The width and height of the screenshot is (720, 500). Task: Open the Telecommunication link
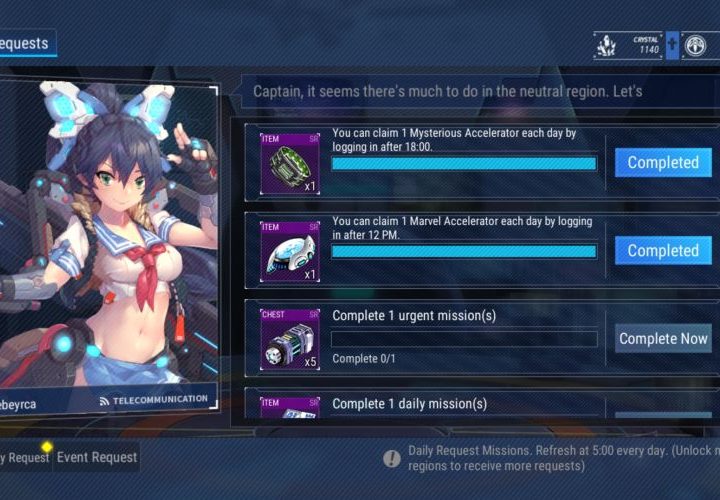point(153,399)
